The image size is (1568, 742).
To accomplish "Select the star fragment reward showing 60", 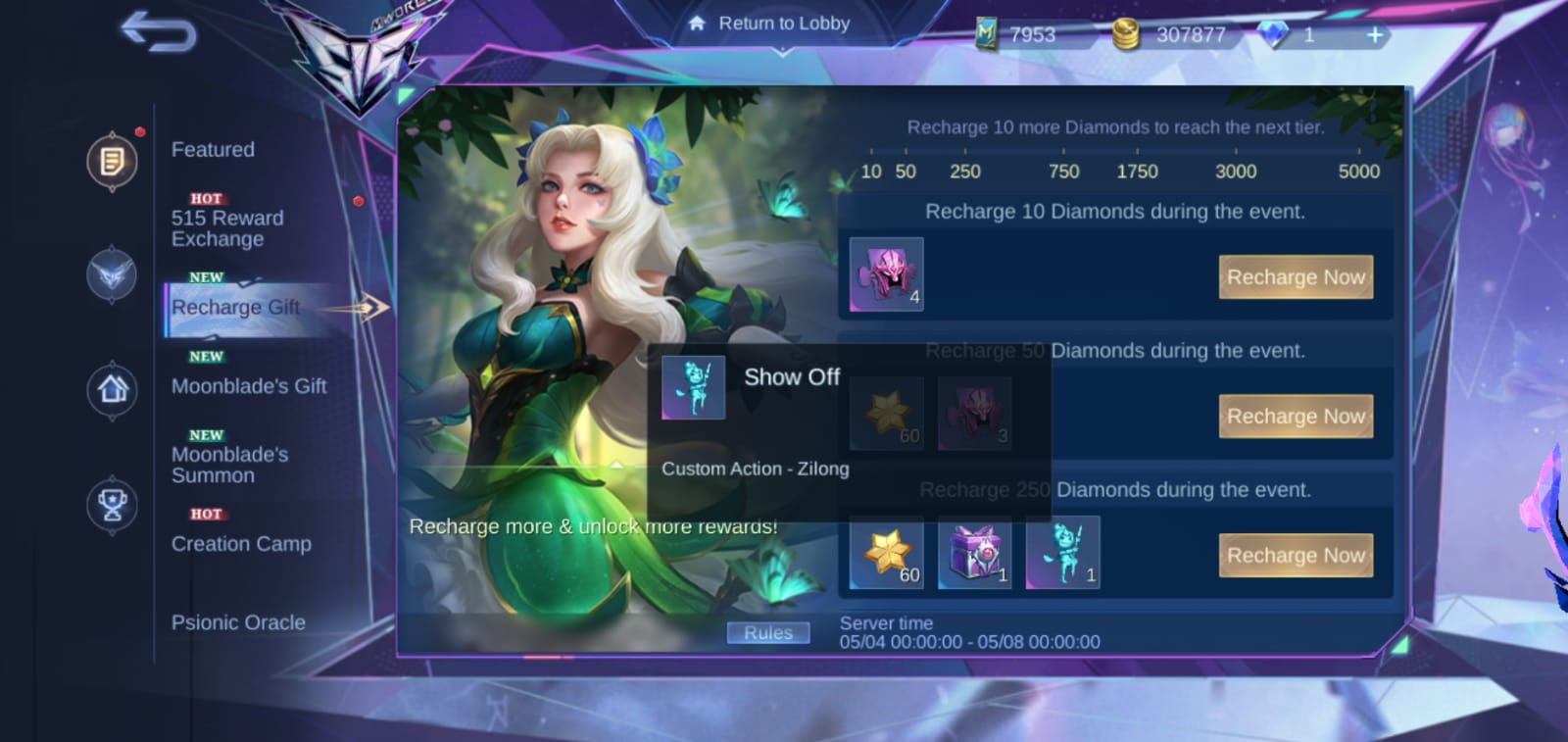I will (x=885, y=552).
